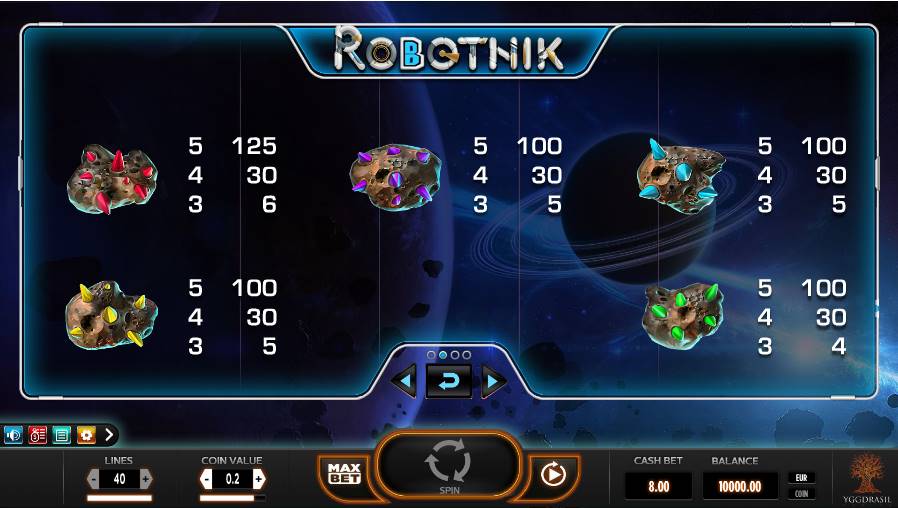This screenshot has height=508, width=898.
Task: Increase the number of lines
Action: pos(146,479)
